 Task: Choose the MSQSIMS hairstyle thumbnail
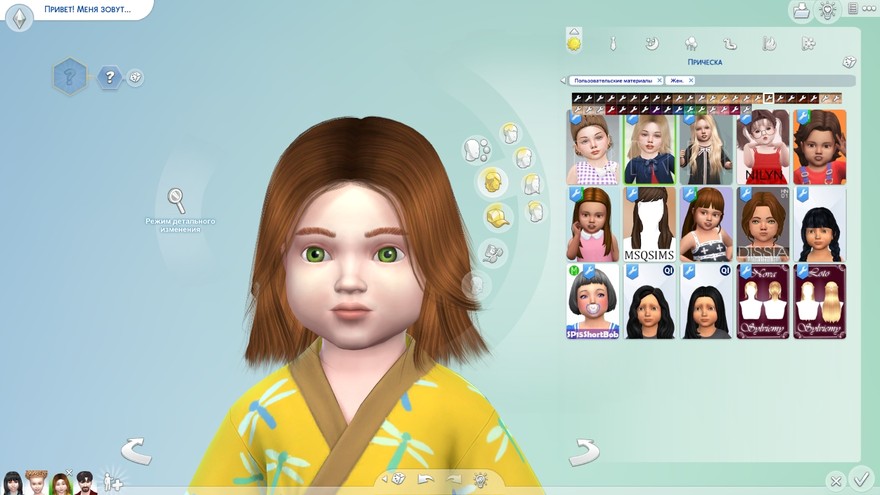[649, 224]
